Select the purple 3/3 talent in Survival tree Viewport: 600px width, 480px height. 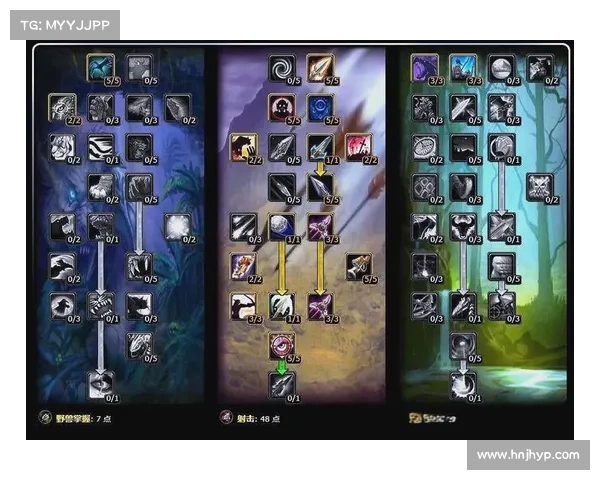click(424, 67)
